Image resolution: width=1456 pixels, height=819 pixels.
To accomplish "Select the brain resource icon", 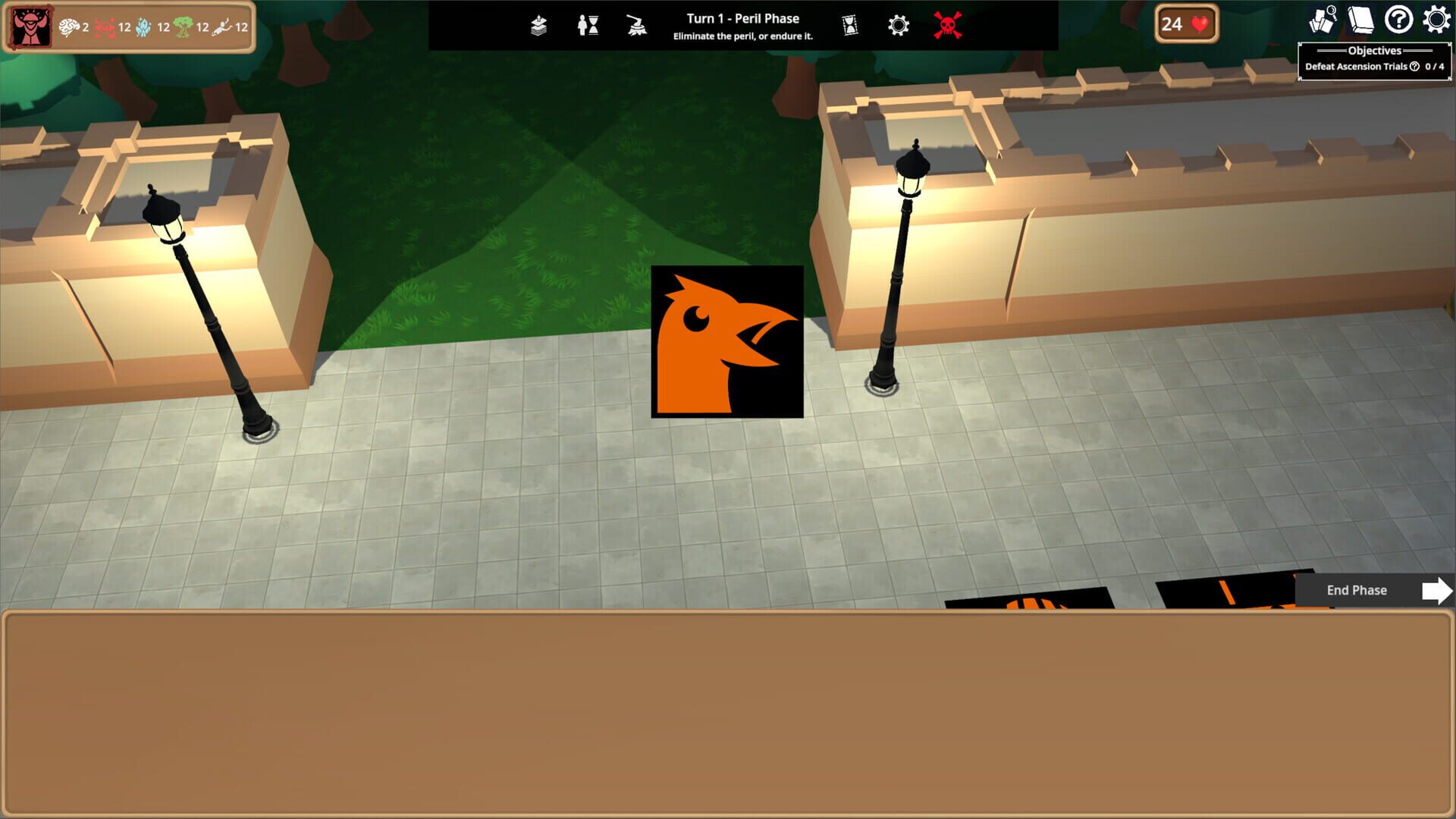I will click(x=68, y=26).
